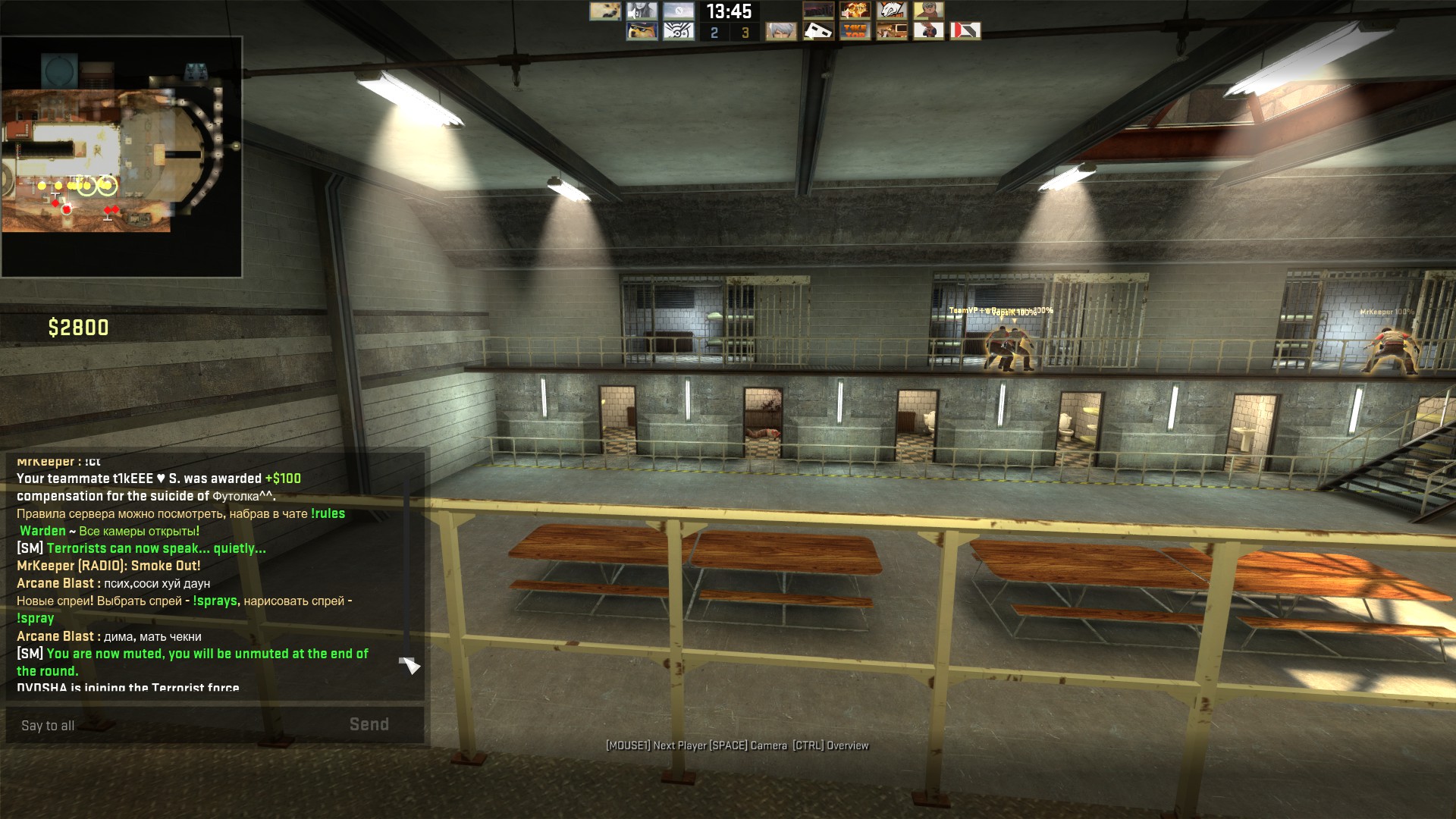Click the Send button in chat
This screenshot has height=819, width=1456.
[x=369, y=724]
